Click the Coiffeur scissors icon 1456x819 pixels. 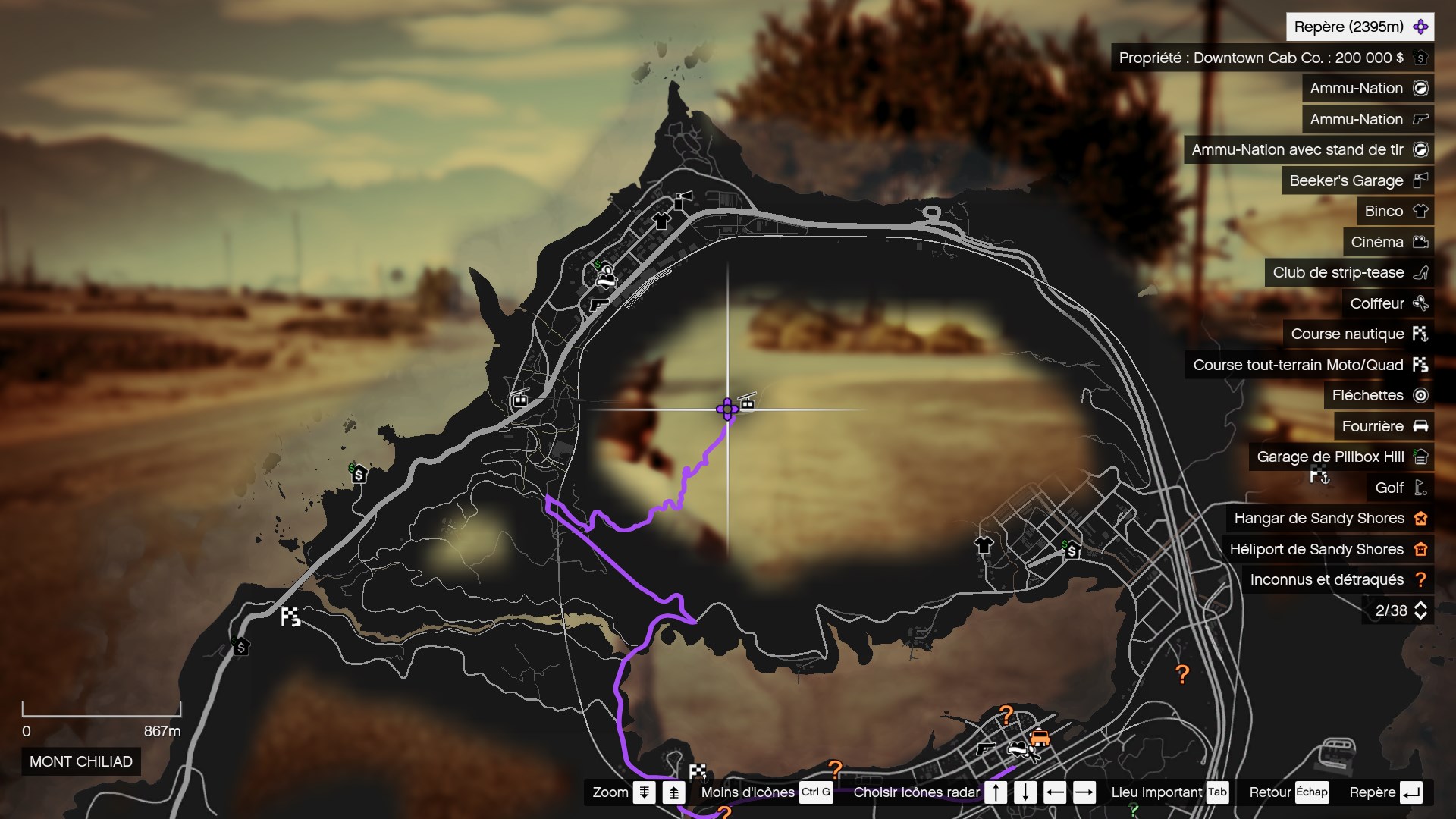click(x=1421, y=303)
